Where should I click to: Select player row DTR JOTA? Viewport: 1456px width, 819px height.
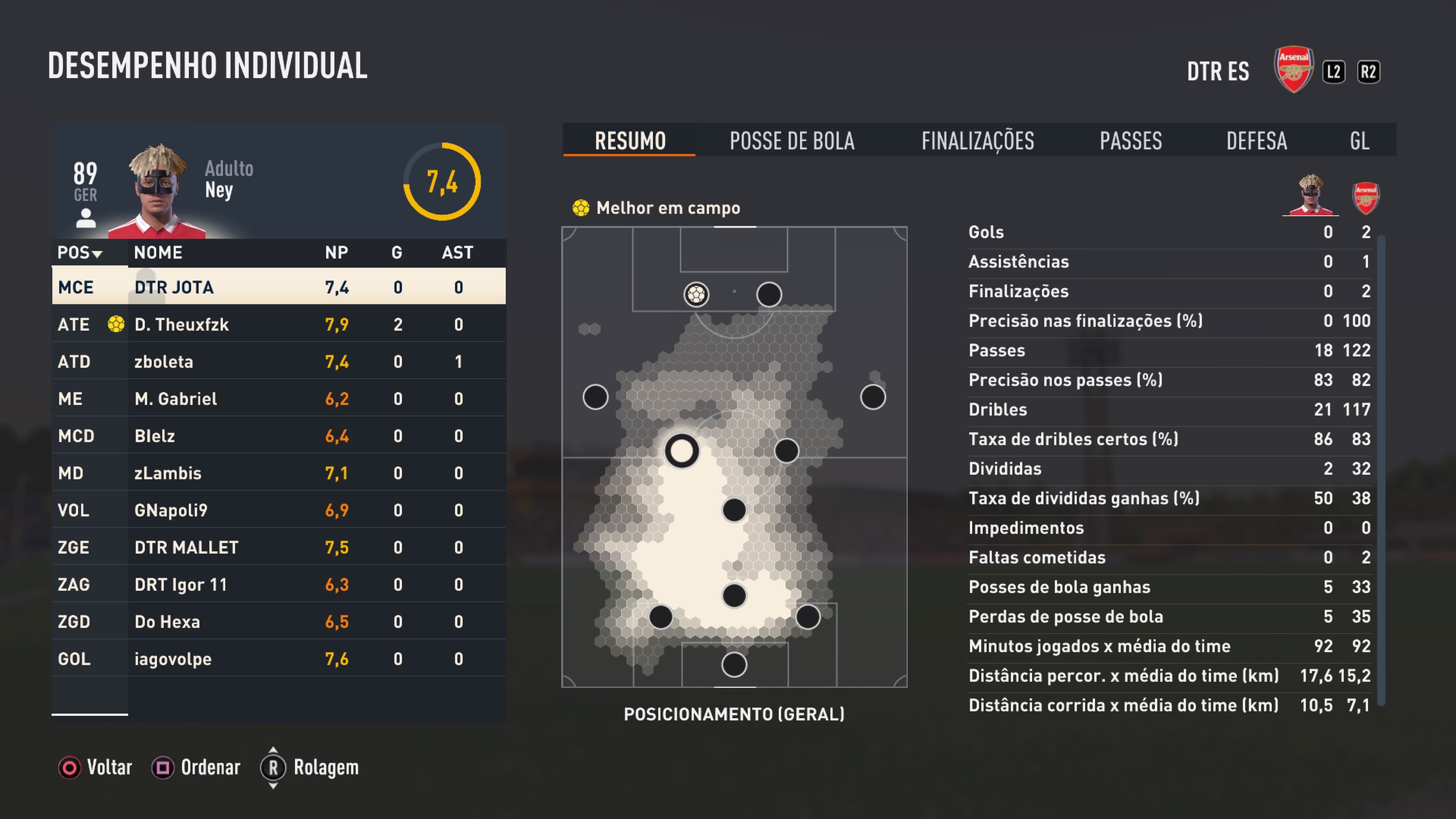click(279, 287)
